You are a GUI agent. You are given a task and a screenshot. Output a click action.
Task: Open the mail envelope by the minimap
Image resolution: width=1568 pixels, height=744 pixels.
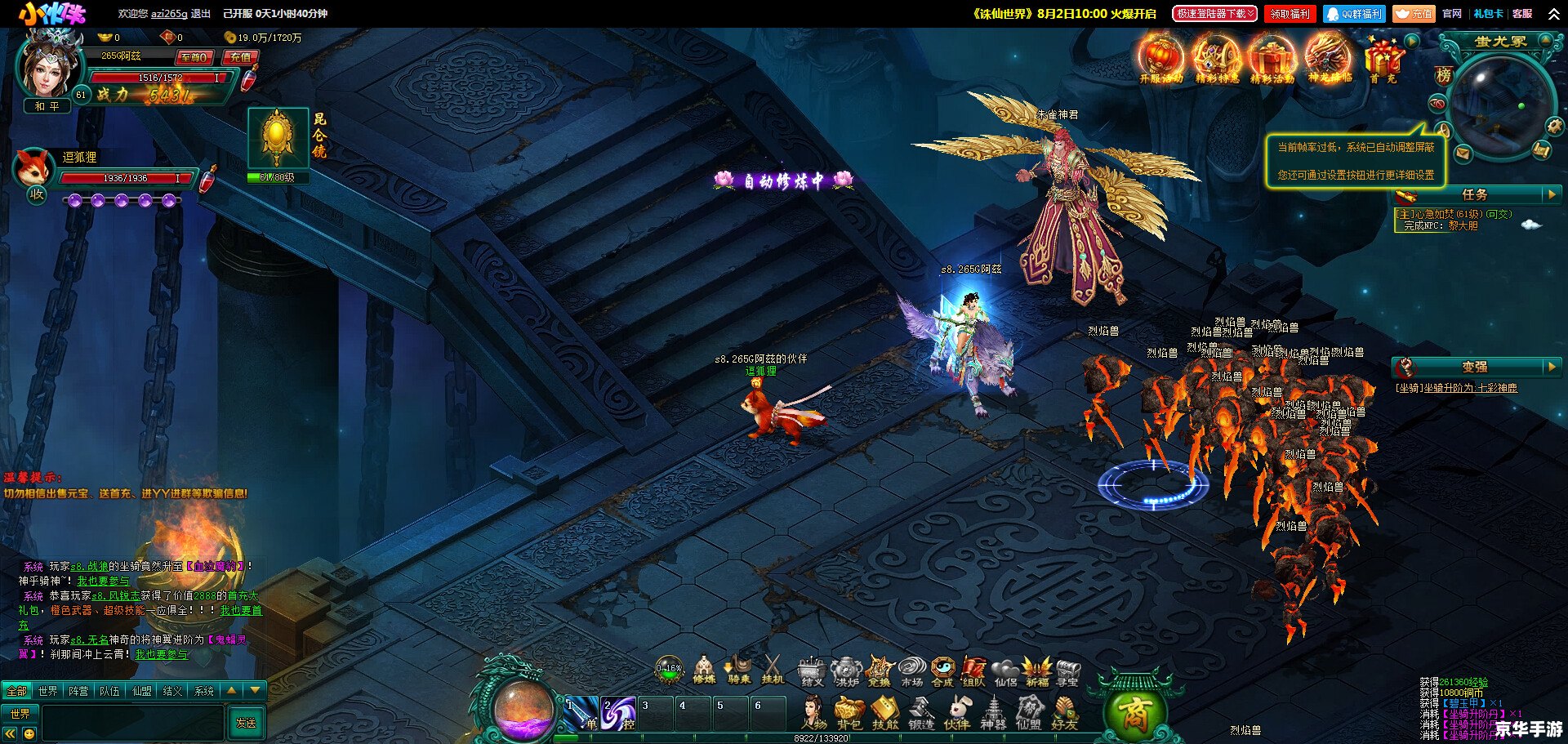point(1462,153)
